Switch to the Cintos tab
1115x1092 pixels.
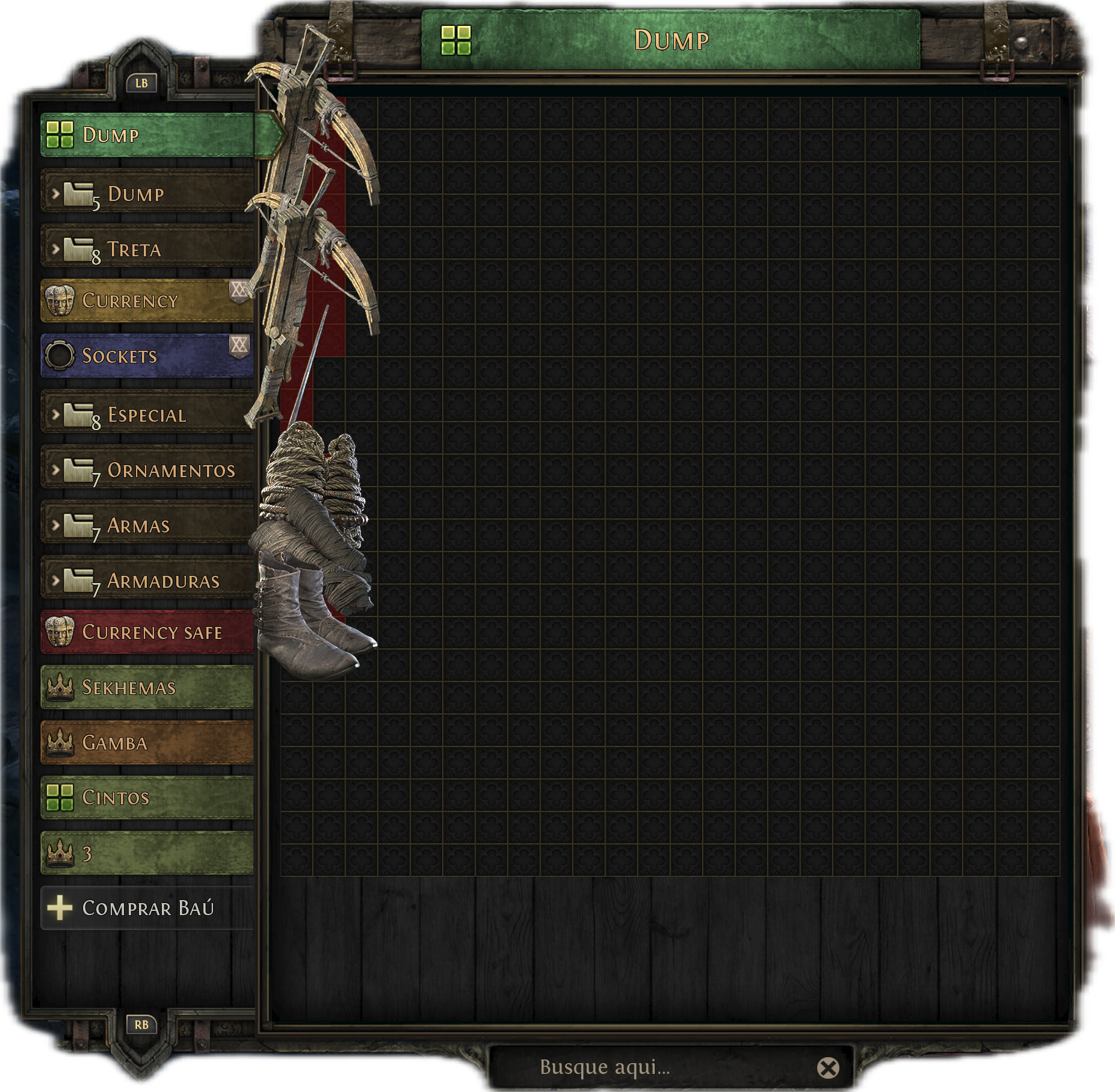tap(147, 798)
